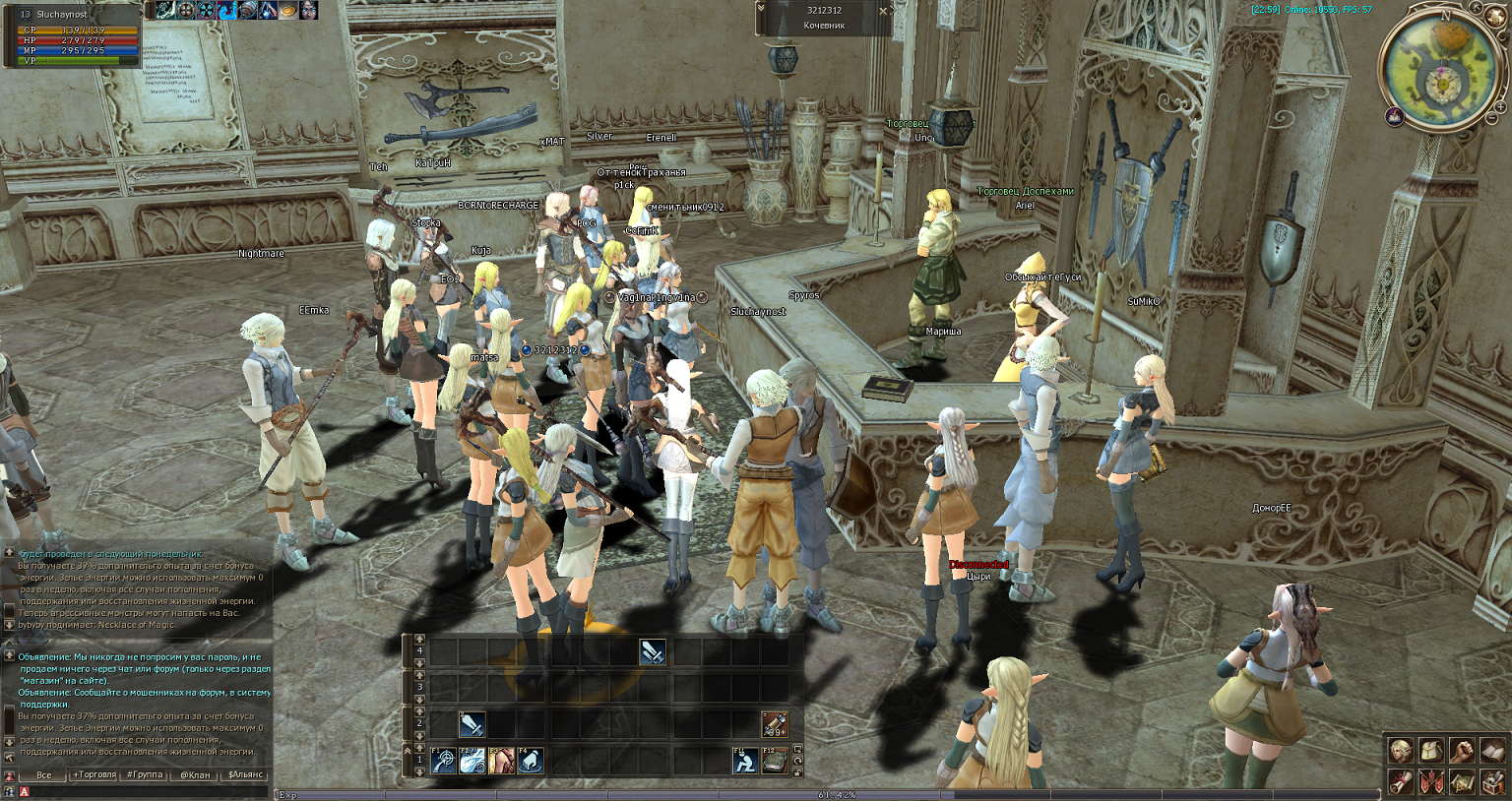
Task: Open the inventory backpack icon
Action: (1430, 752)
